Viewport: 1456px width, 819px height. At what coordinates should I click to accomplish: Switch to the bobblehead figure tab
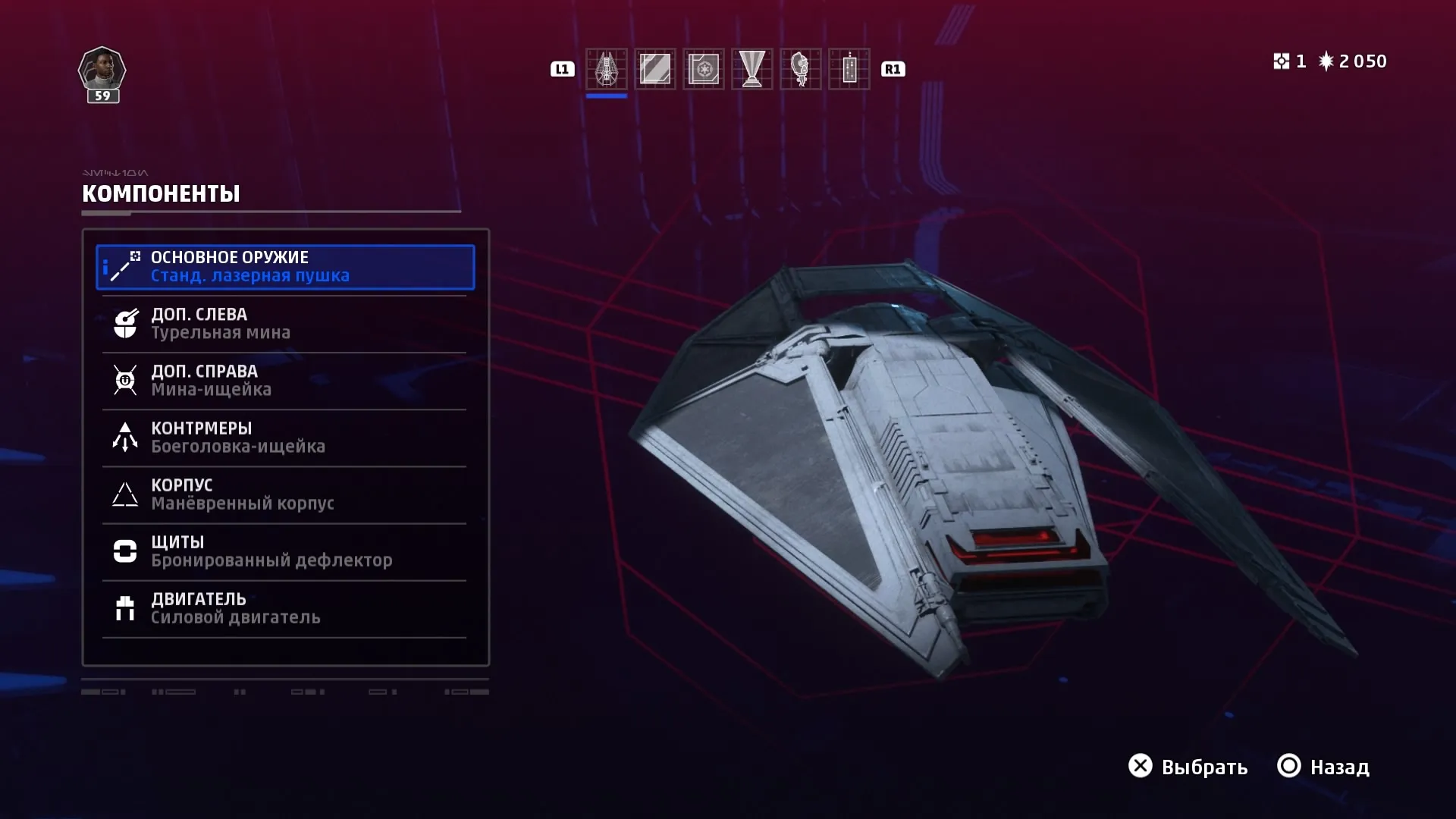(800, 69)
